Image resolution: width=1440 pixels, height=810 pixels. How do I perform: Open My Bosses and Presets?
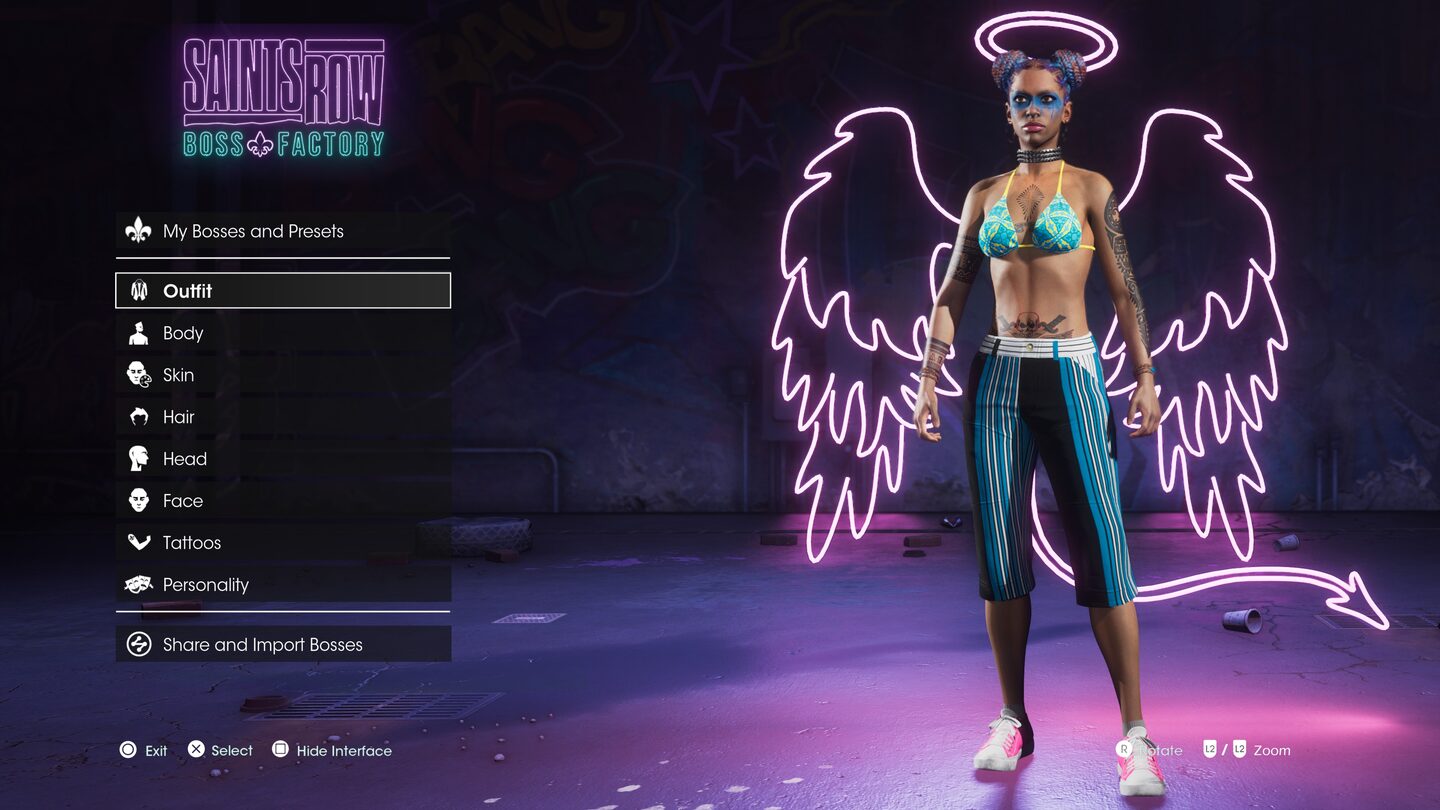pyautogui.click(x=282, y=231)
